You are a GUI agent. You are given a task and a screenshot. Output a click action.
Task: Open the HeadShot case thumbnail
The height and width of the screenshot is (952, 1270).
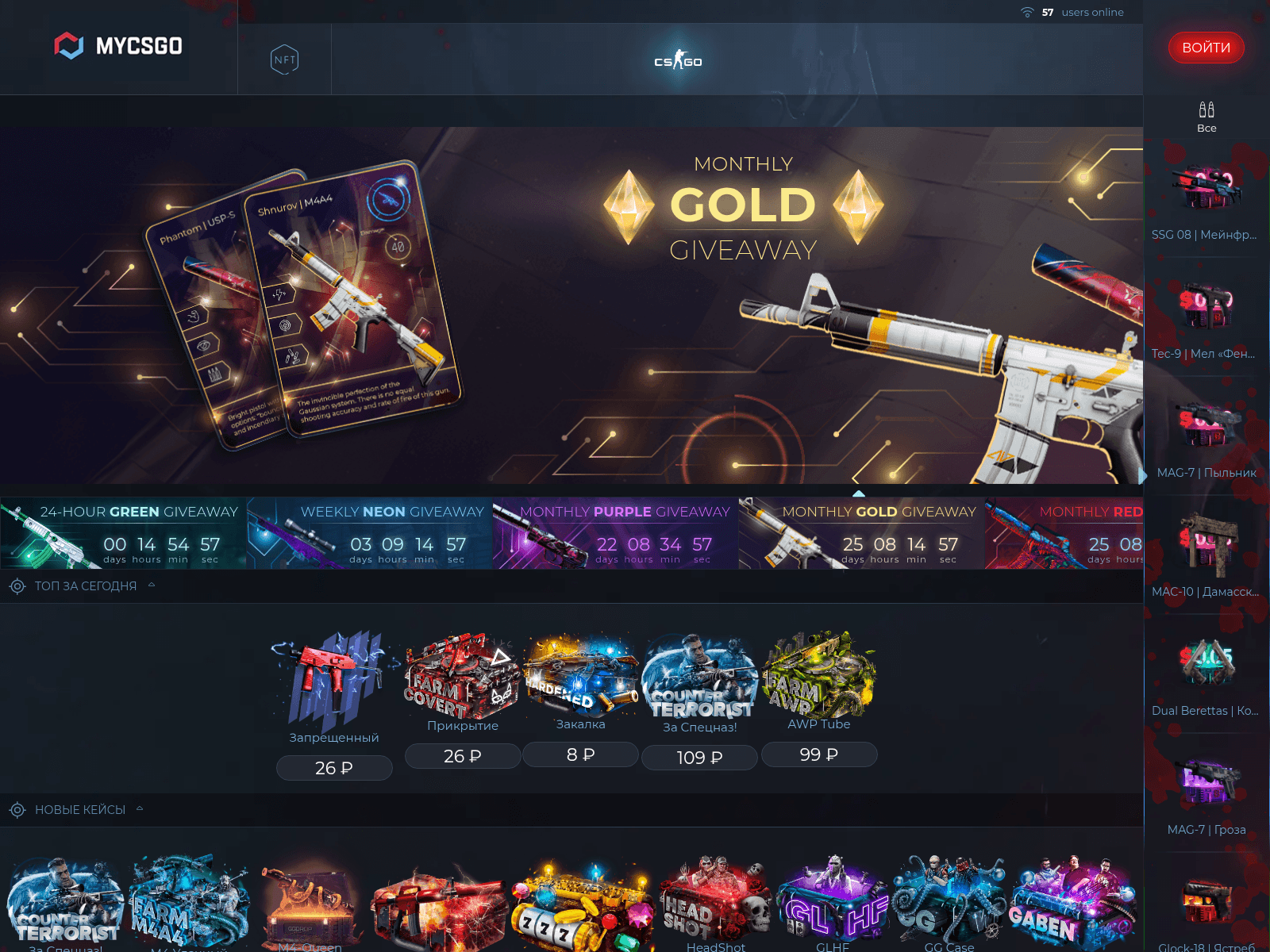coord(714,904)
